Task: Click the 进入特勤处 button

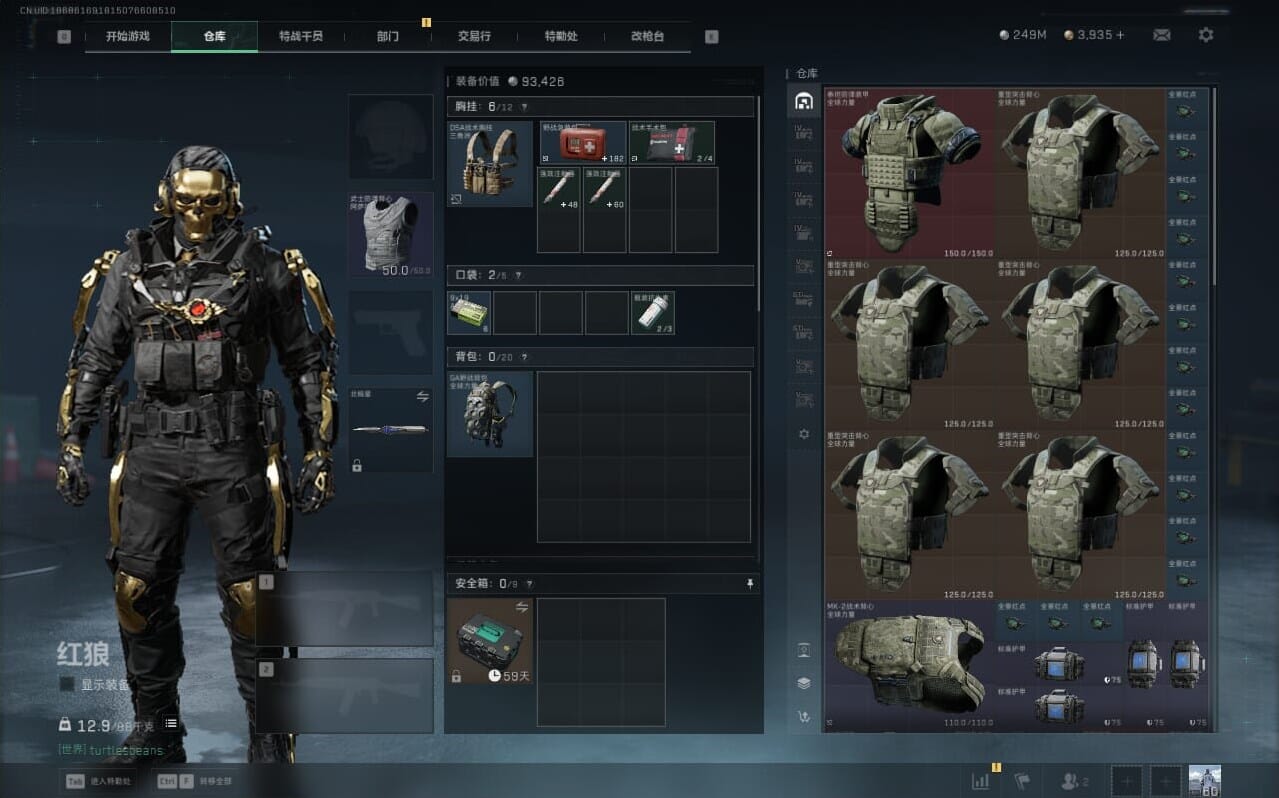Action: [x=100, y=781]
